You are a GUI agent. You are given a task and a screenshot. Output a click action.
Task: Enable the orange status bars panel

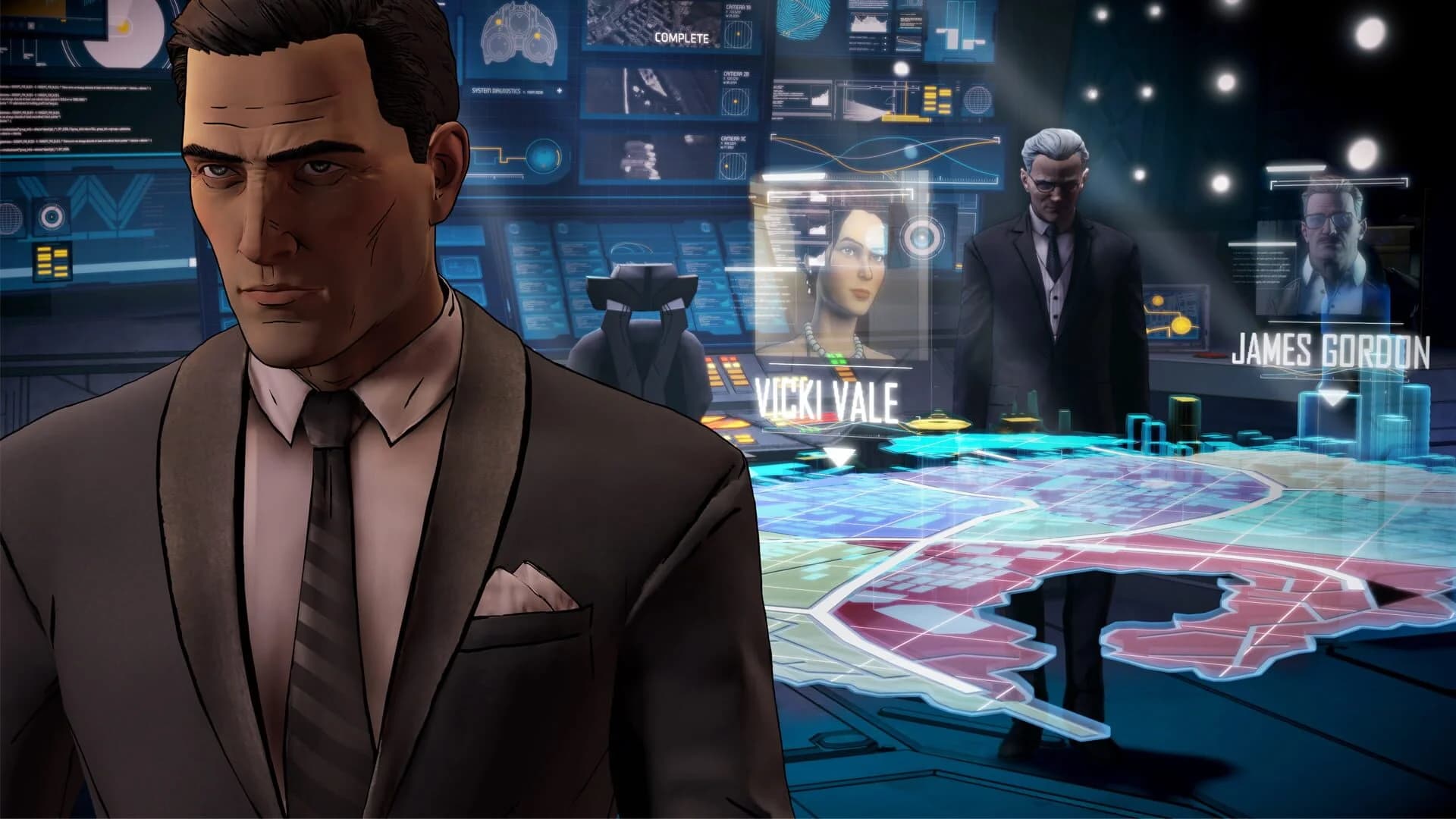pyautogui.click(x=935, y=97)
